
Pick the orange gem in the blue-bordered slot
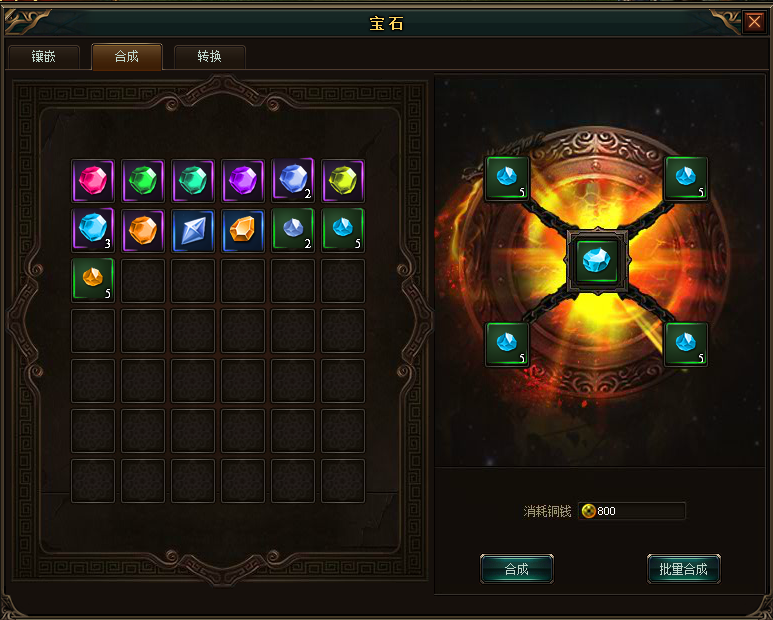[x=243, y=229]
